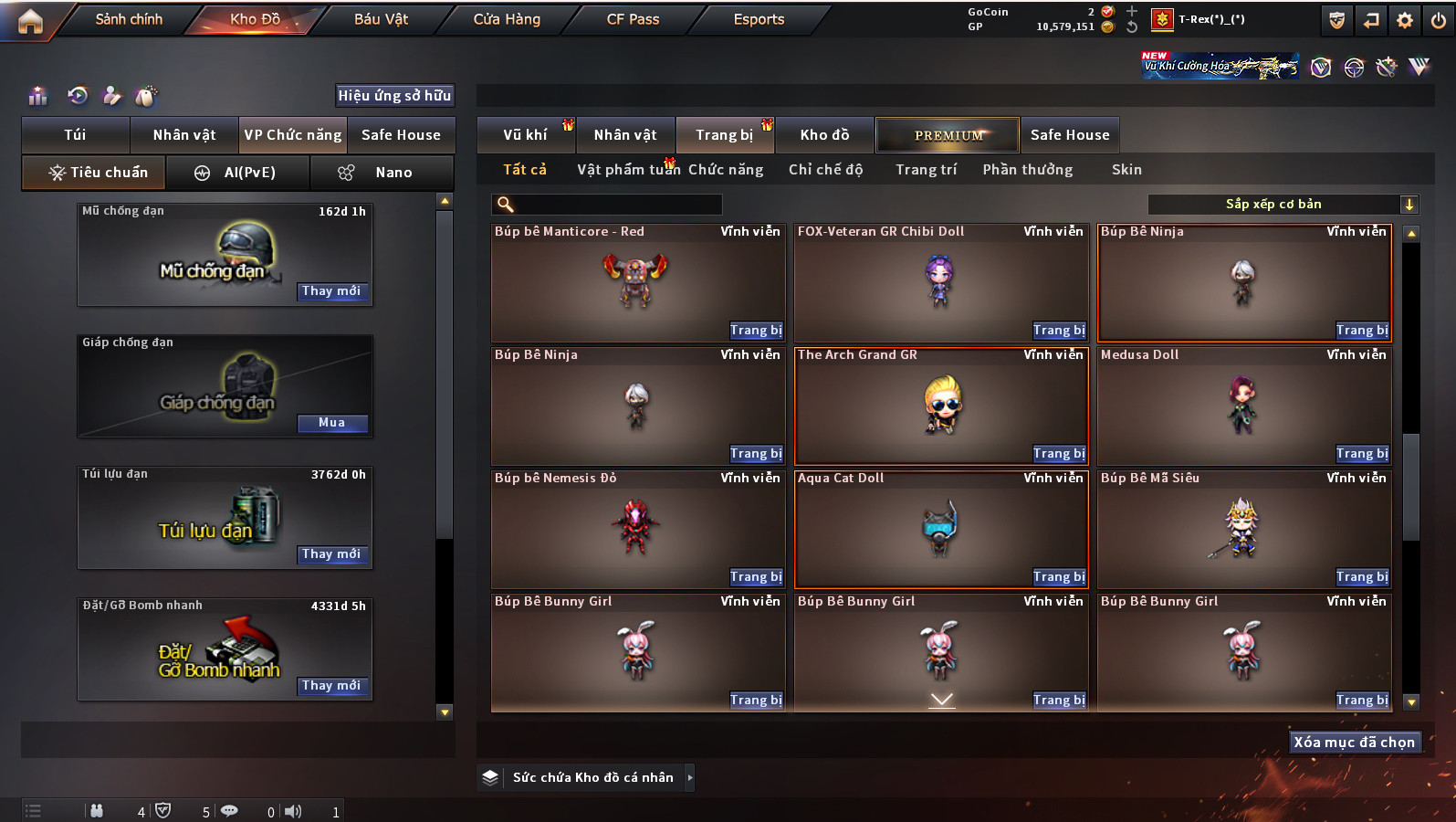Buy the Giáp chống đạn armor
Image resolution: width=1456 pixels, height=822 pixels.
coord(331,423)
